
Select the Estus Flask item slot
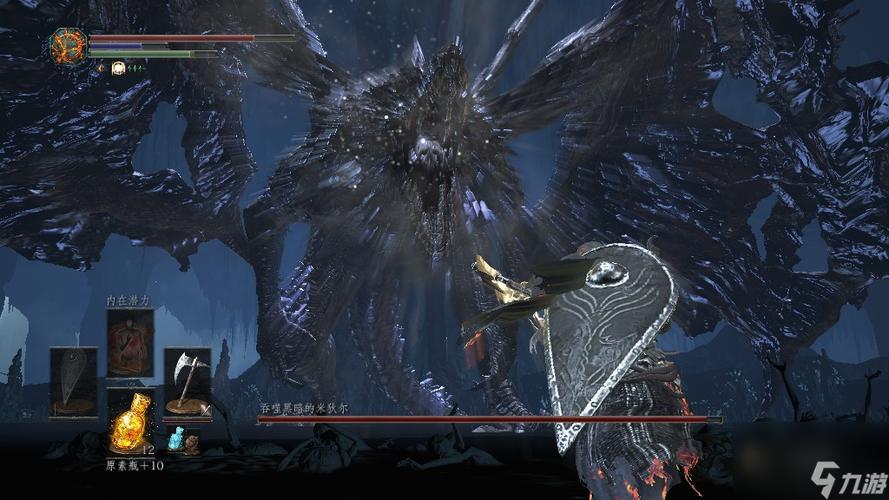tap(131, 425)
